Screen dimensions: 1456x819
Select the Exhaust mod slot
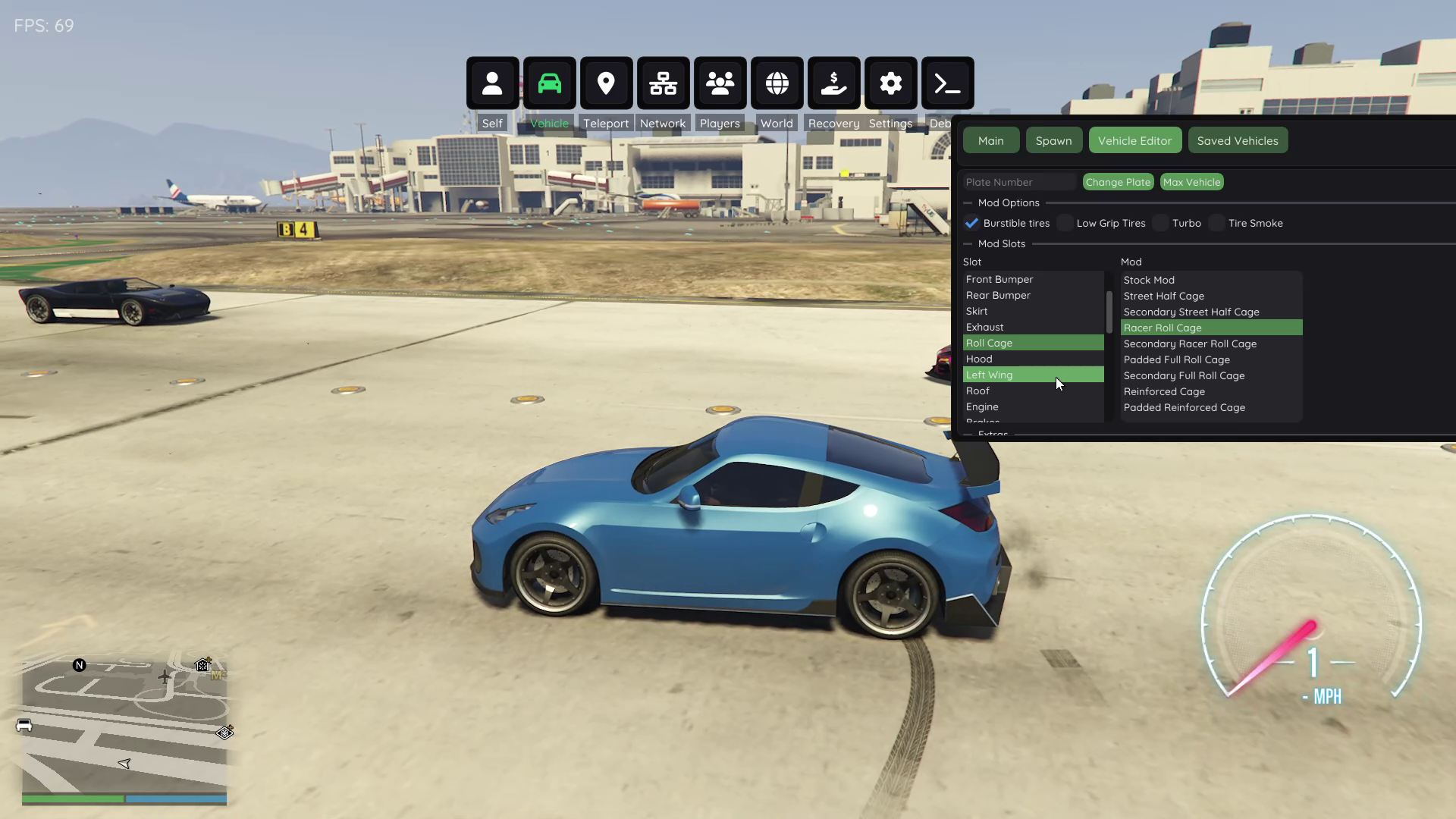pyautogui.click(x=984, y=328)
